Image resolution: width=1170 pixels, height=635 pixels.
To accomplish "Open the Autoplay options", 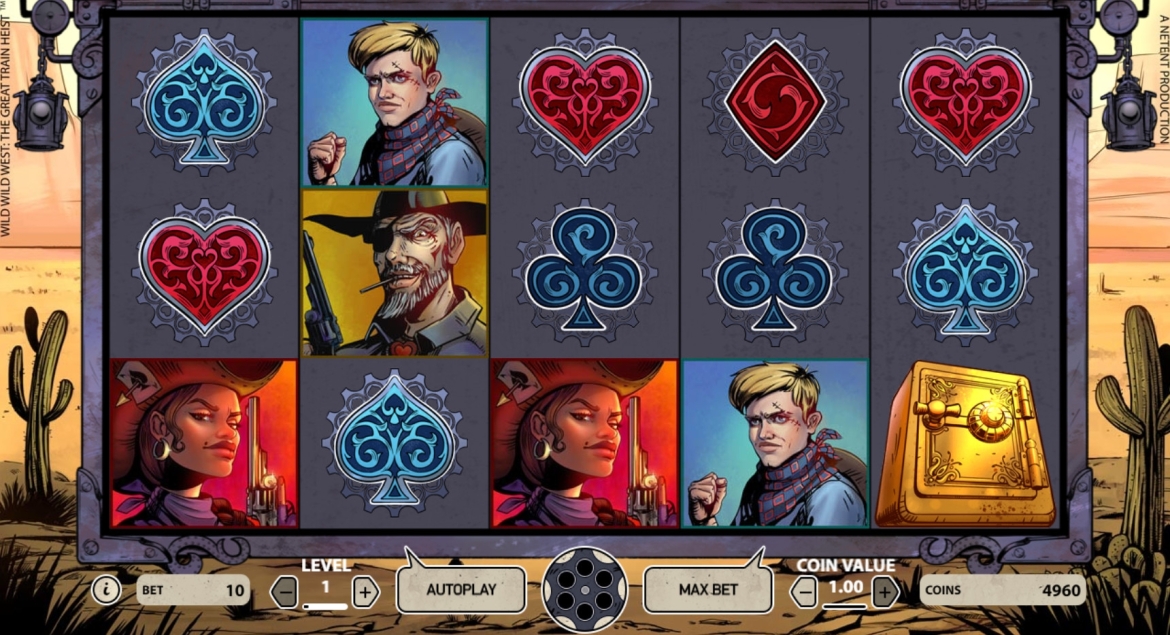I will [x=461, y=589].
